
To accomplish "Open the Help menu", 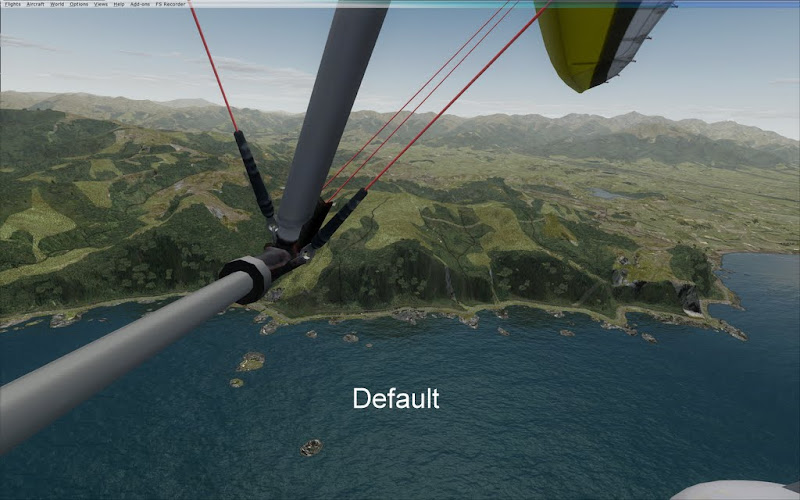I will pyautogui.click(x=119, y=4).
